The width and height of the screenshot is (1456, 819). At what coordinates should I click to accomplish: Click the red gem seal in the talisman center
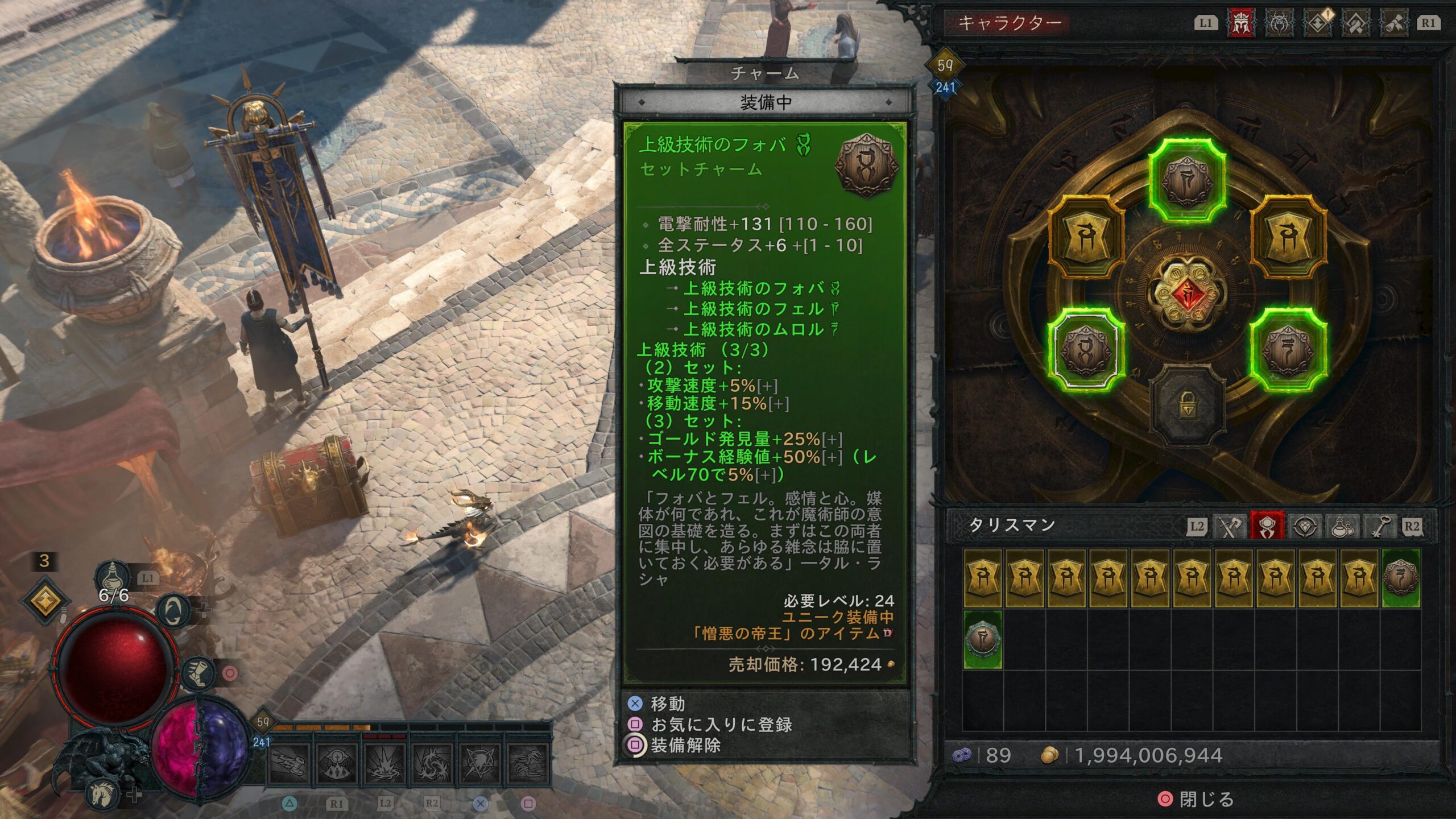click(x=1187, y=294)
